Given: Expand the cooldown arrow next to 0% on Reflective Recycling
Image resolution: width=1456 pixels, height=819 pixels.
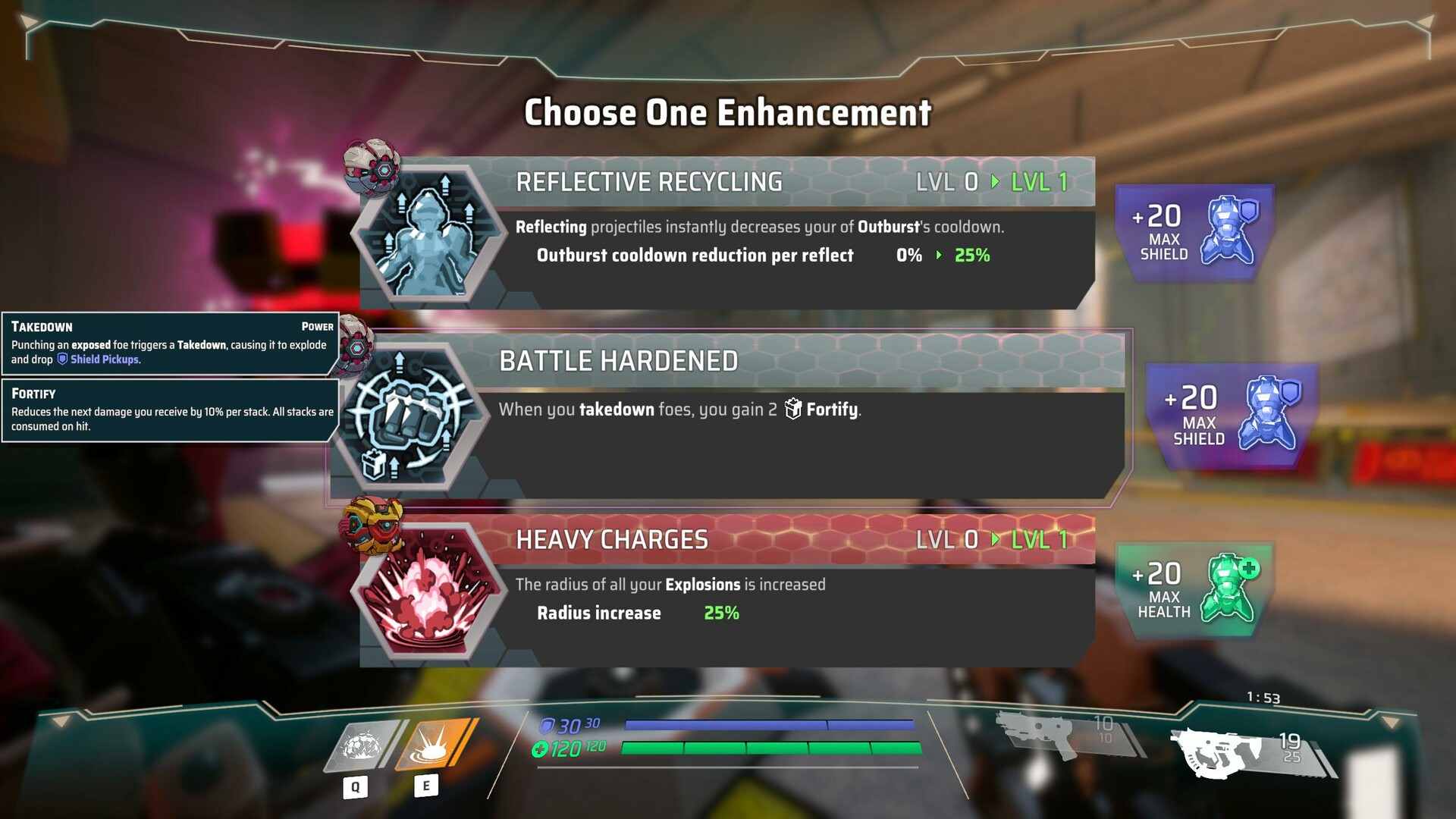Looking at the screenshot, I should (937, 256).
